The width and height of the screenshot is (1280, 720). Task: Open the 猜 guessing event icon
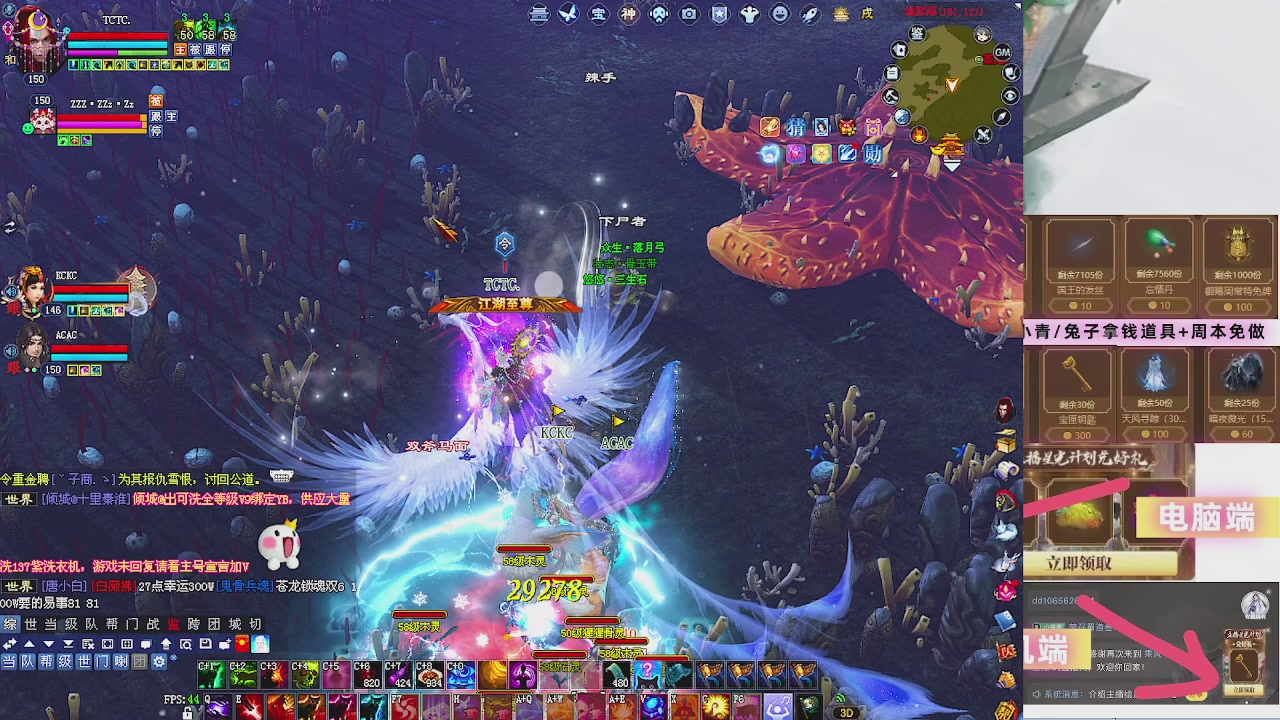[795, 127]
